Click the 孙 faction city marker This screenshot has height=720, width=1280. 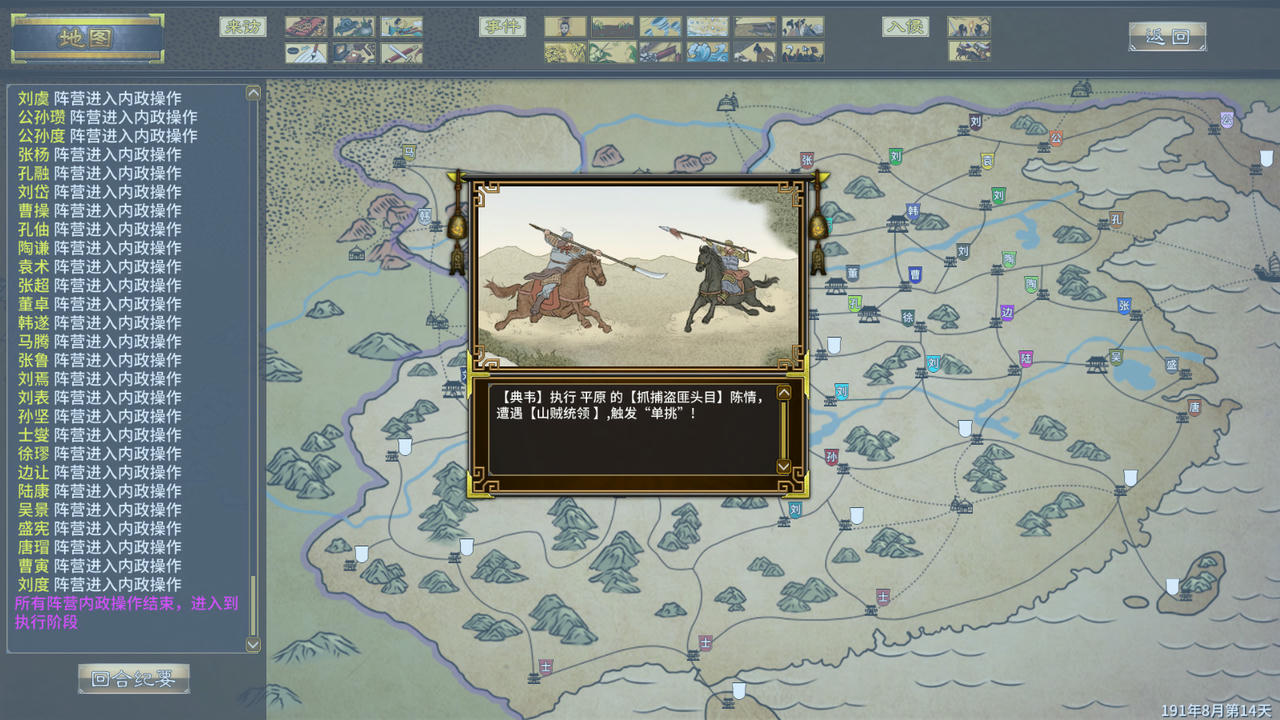click(831, 457)
